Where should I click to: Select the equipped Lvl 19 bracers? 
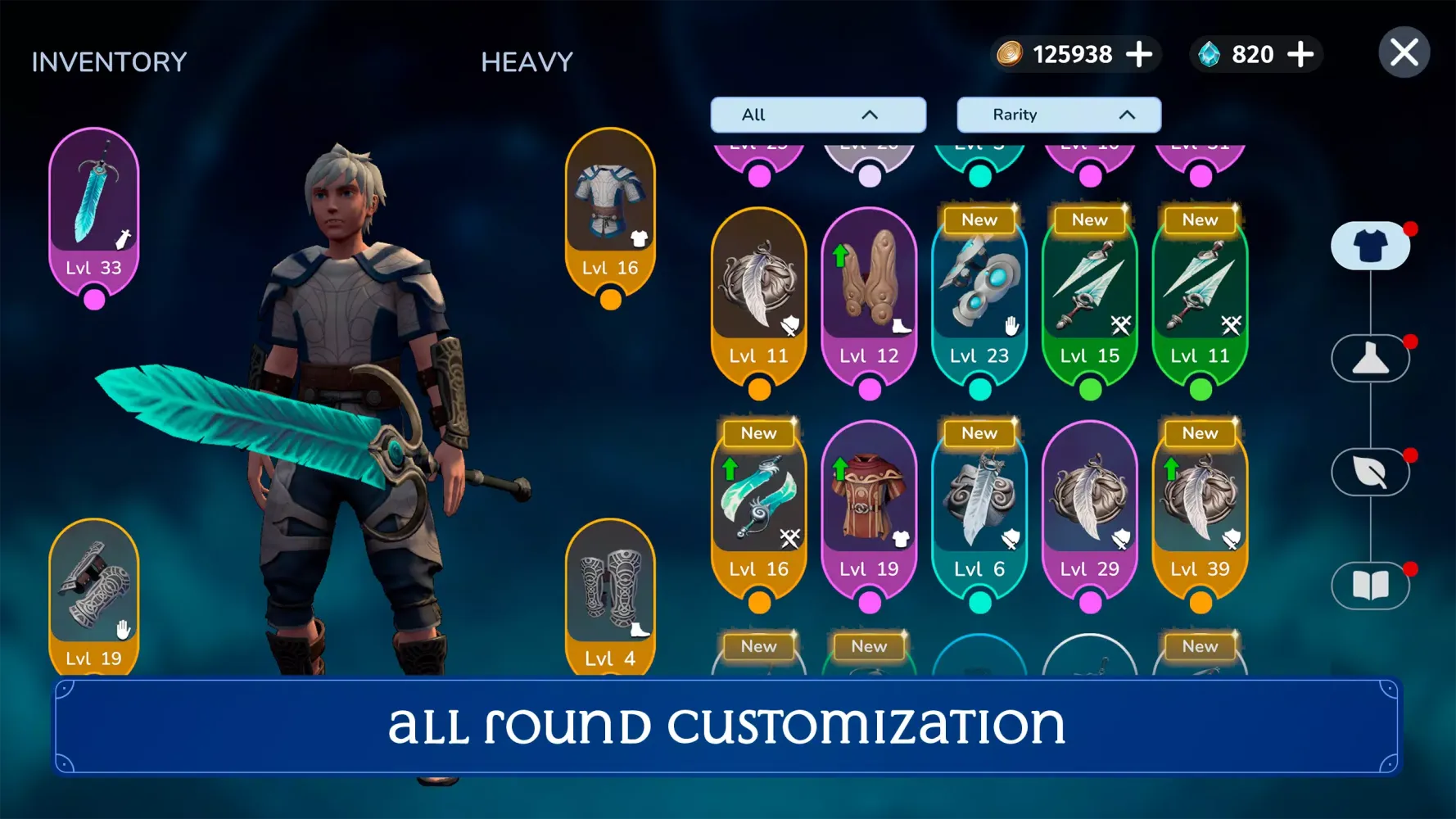point(93,598)
